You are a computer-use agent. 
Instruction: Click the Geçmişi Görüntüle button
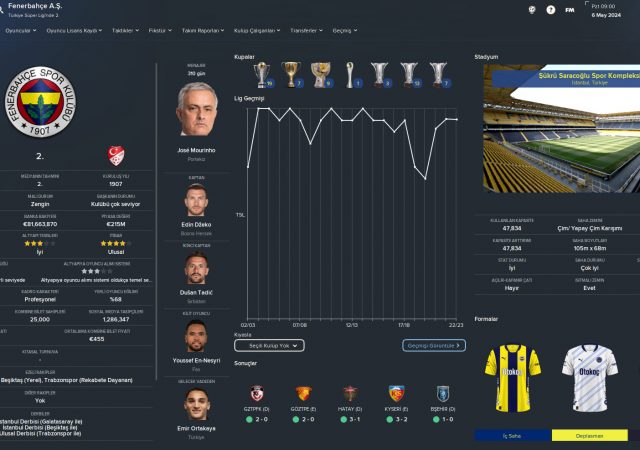pos(434,345)
